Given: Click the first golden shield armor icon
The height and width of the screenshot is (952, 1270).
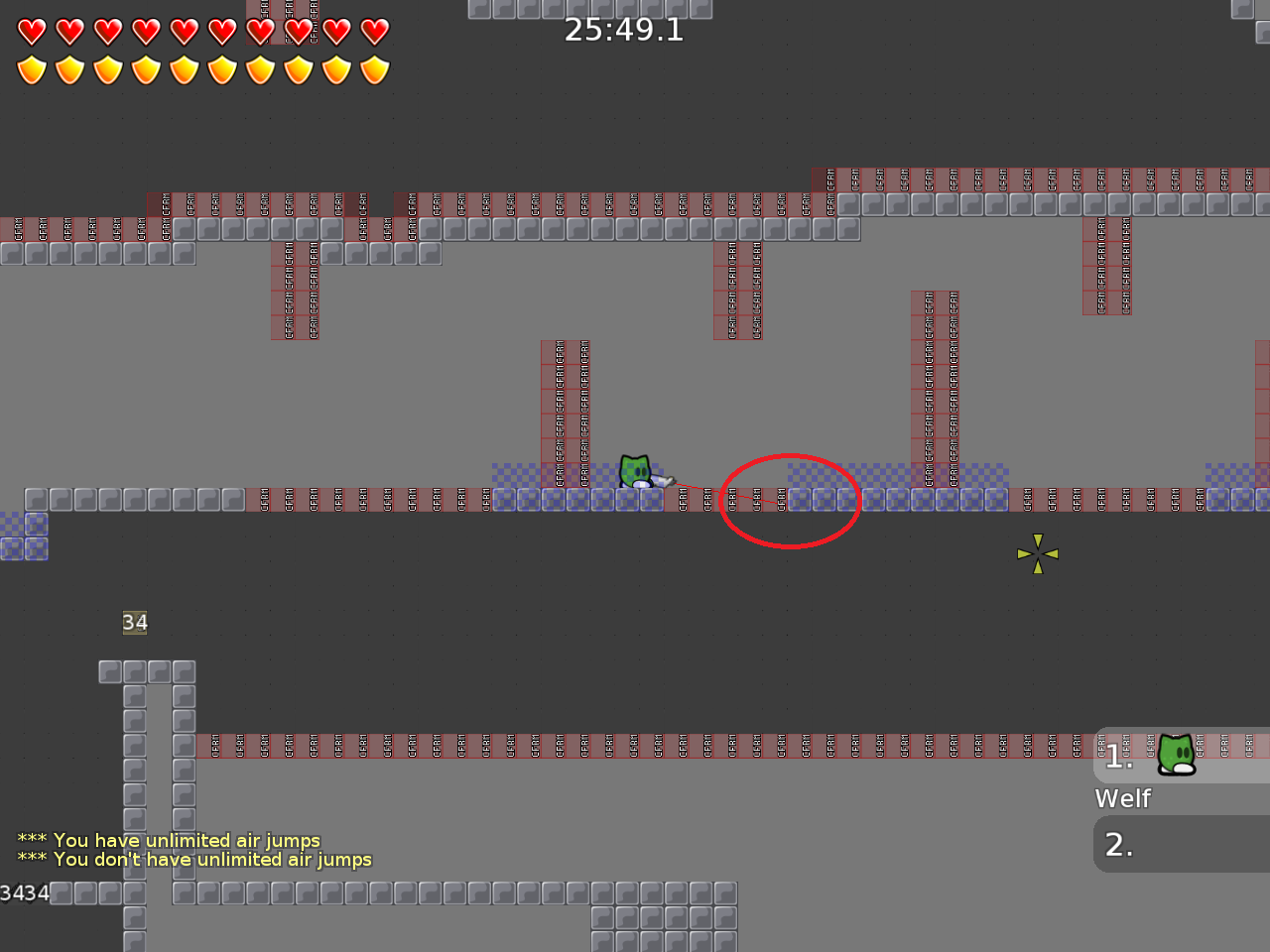Looking at the screenshot, I should (33, 70).
